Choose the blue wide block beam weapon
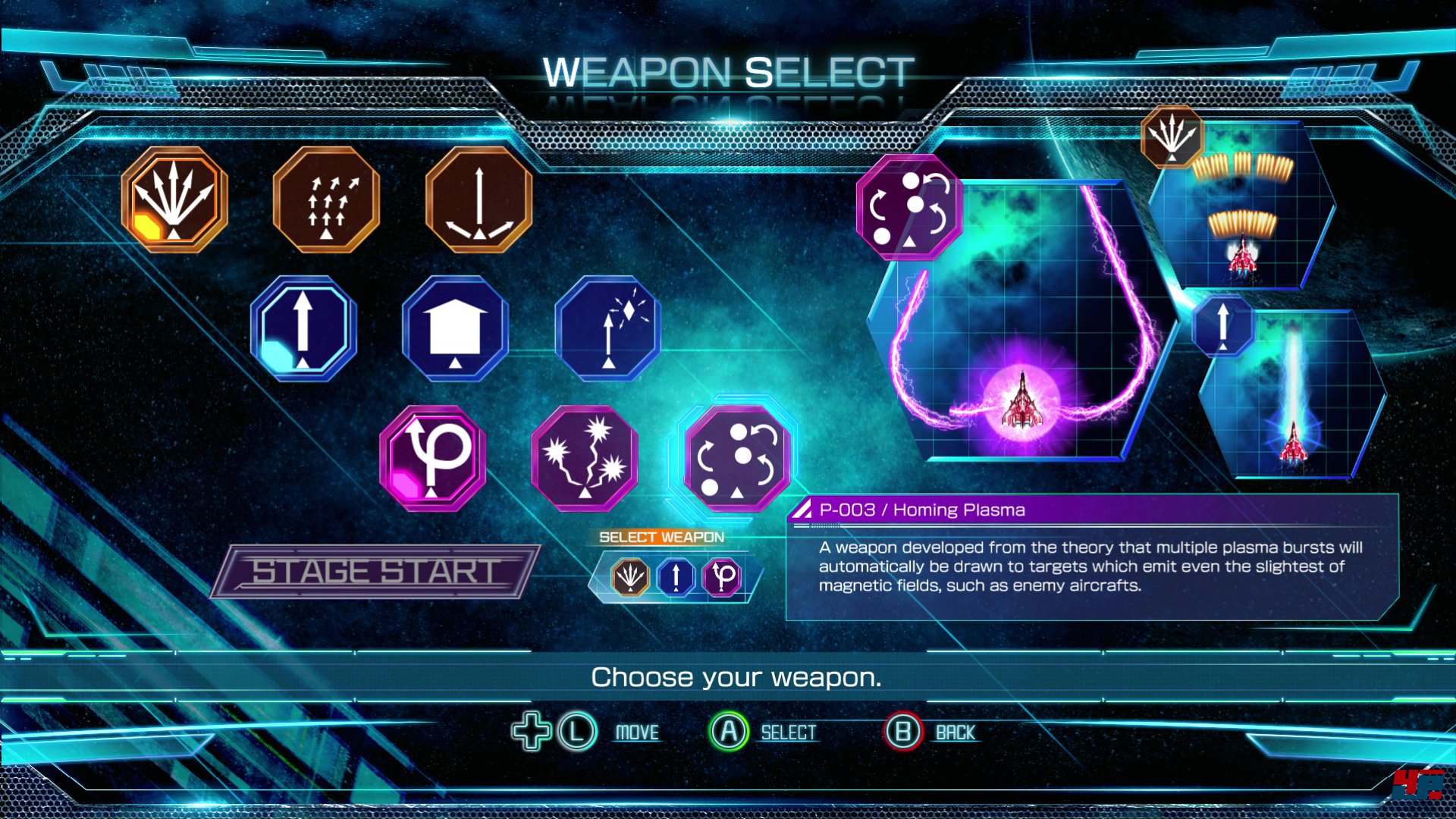The image size is (1456, 819). (455, 328)
